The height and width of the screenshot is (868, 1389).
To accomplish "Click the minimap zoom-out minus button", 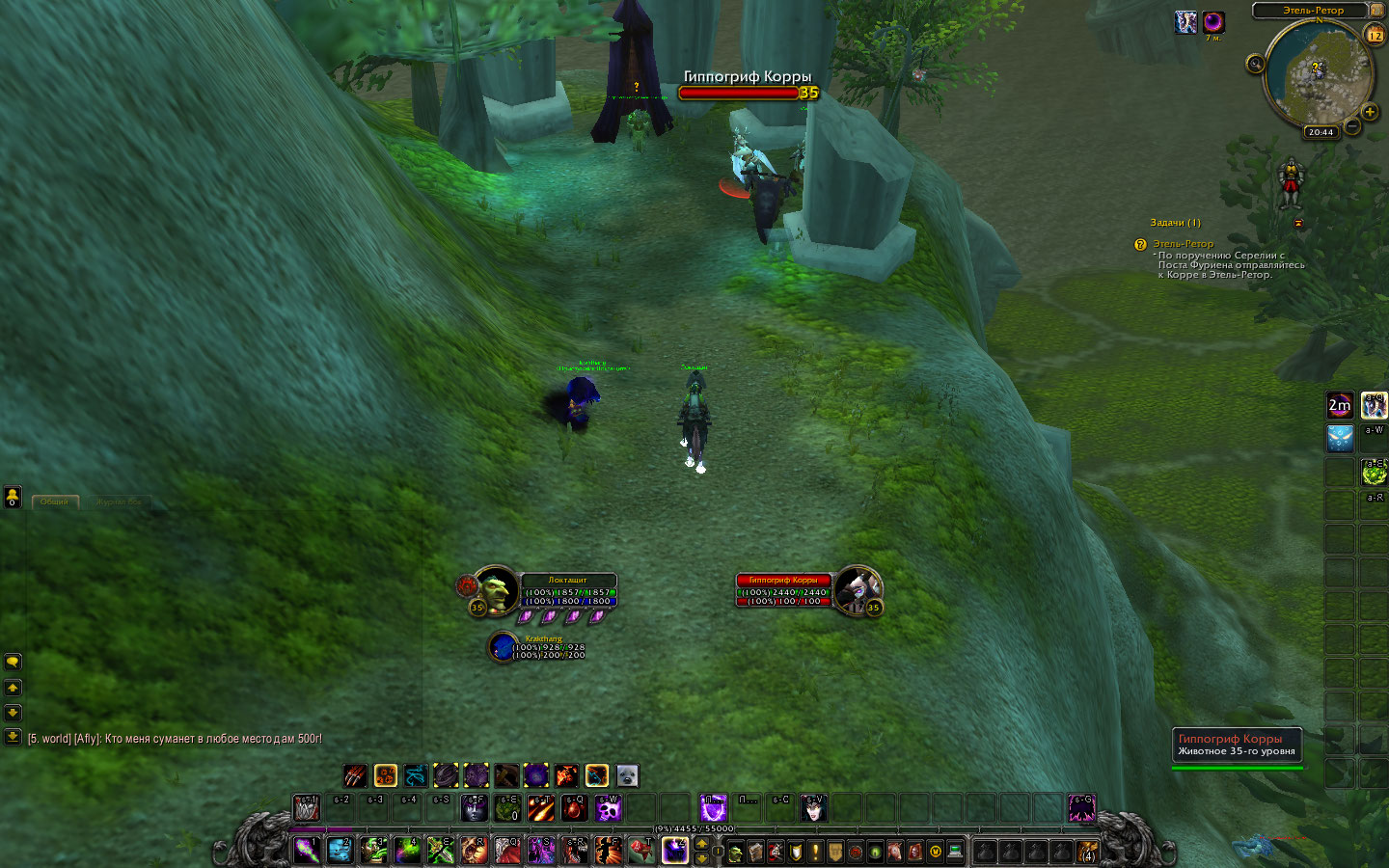I will point(1352,127).
